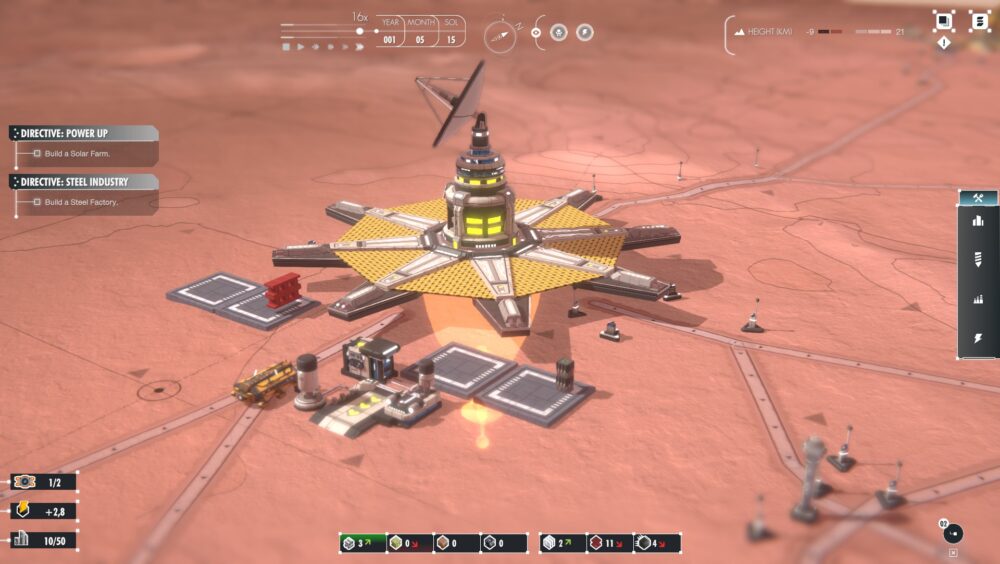The height and width of the screenshot is (564, 1000).
Task: Select the industry factory category
Action: tap(977, 298)
